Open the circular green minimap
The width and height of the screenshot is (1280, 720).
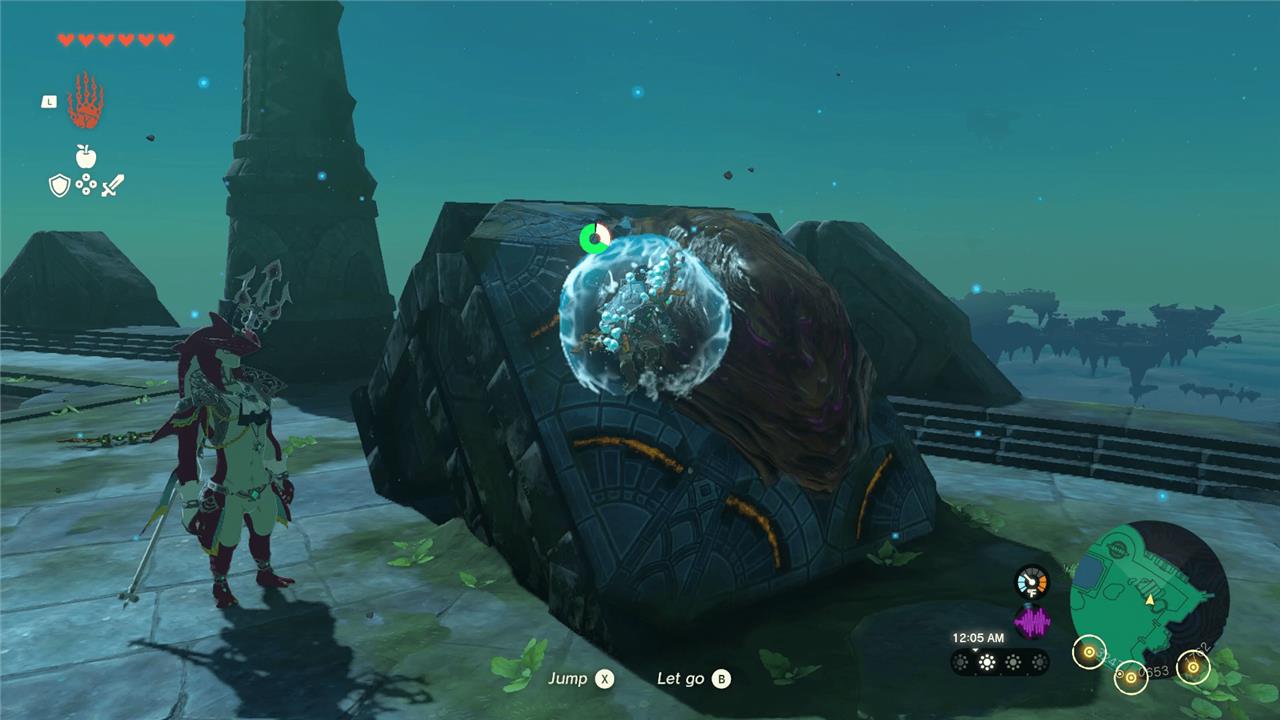pos(1148,598)
